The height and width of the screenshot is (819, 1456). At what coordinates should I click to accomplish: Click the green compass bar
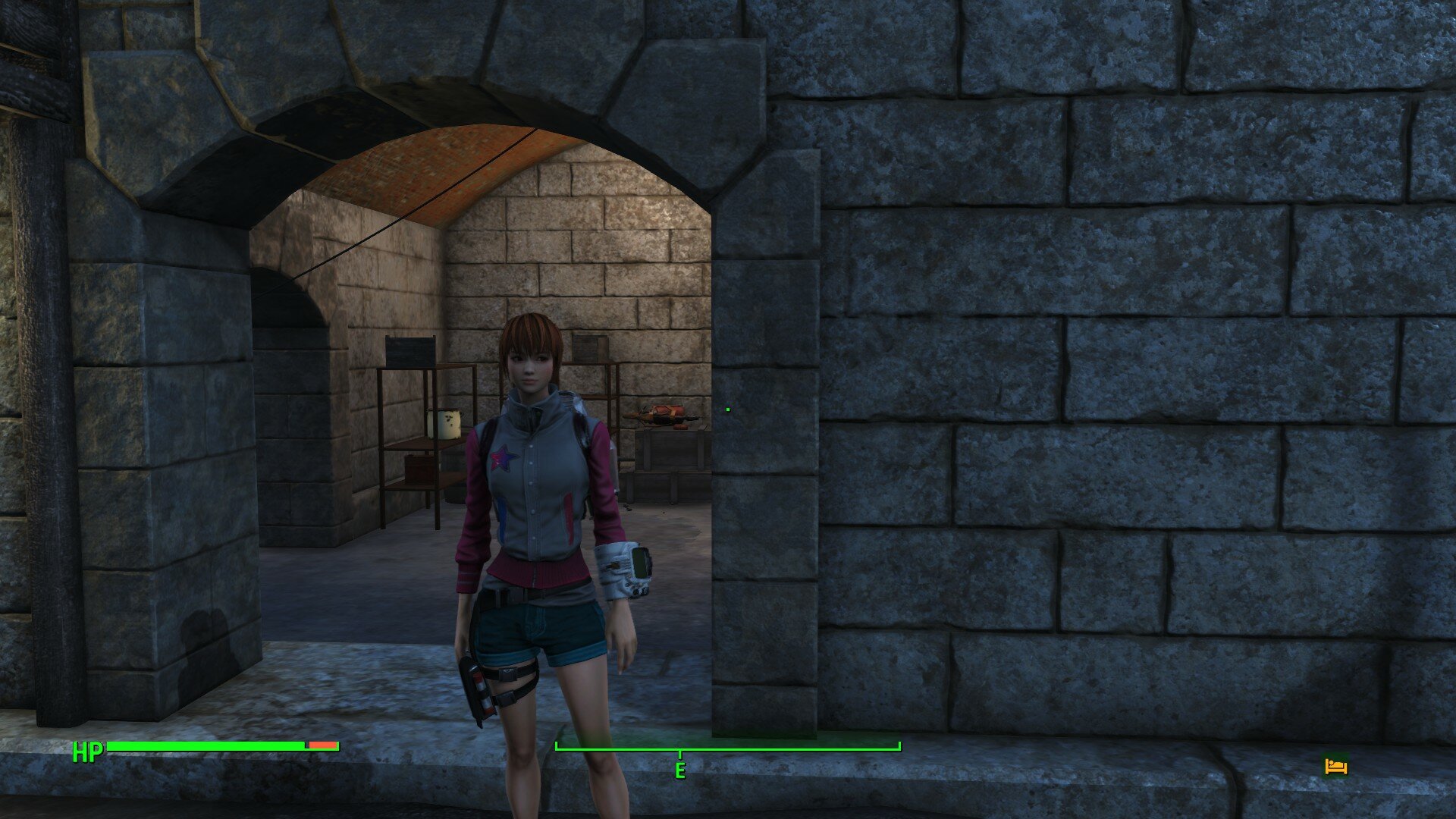pyautogui.click(x=727, y=748)
